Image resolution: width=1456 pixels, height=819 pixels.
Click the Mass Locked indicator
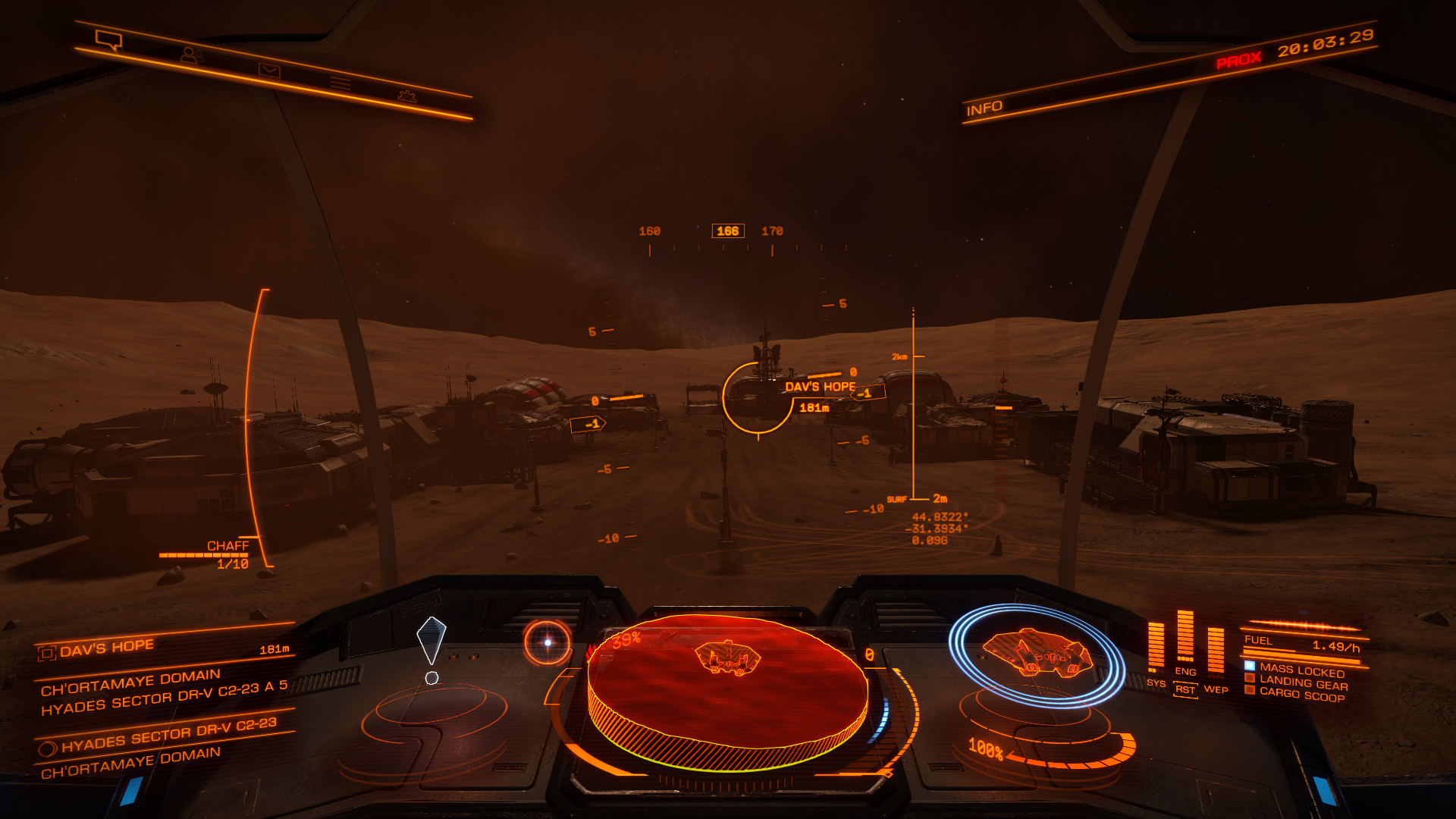pyautogui.click(x=1301, y=670)
